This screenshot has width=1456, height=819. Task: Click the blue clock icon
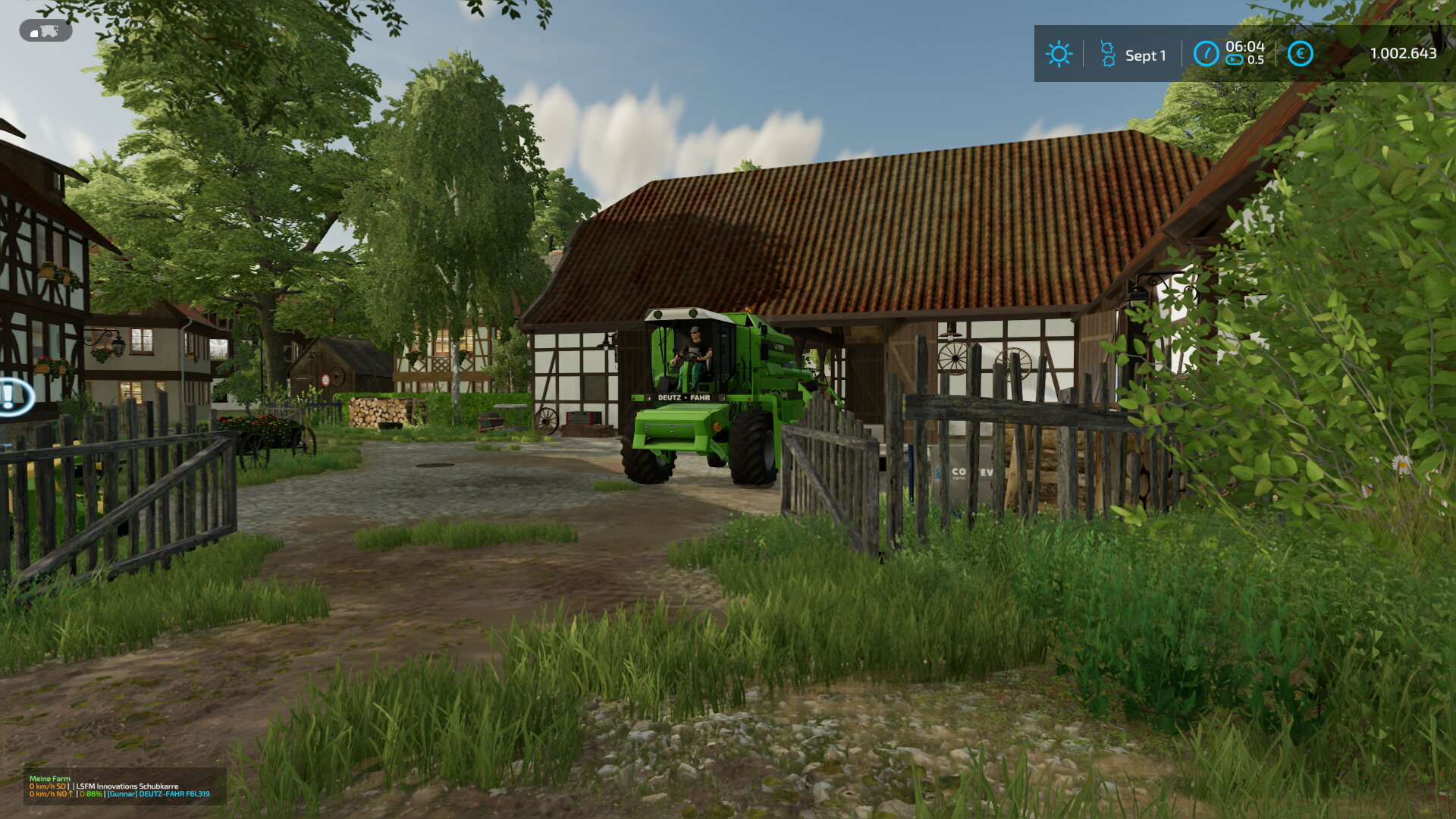coord(1206,54)
